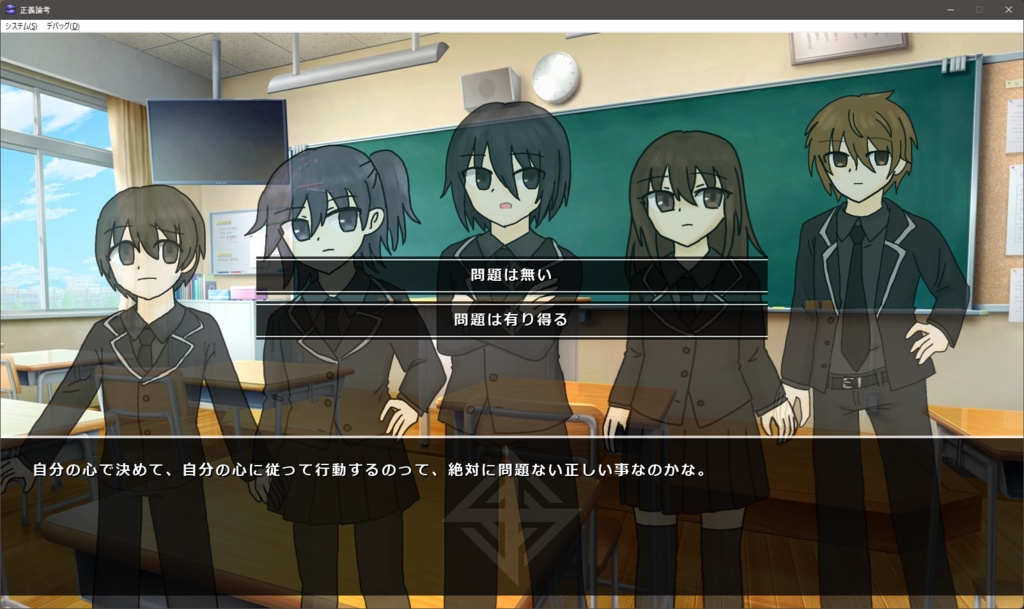1024x609 pixels.
Task: Choose the 問題は無い dialogue option
Action: 511,275
